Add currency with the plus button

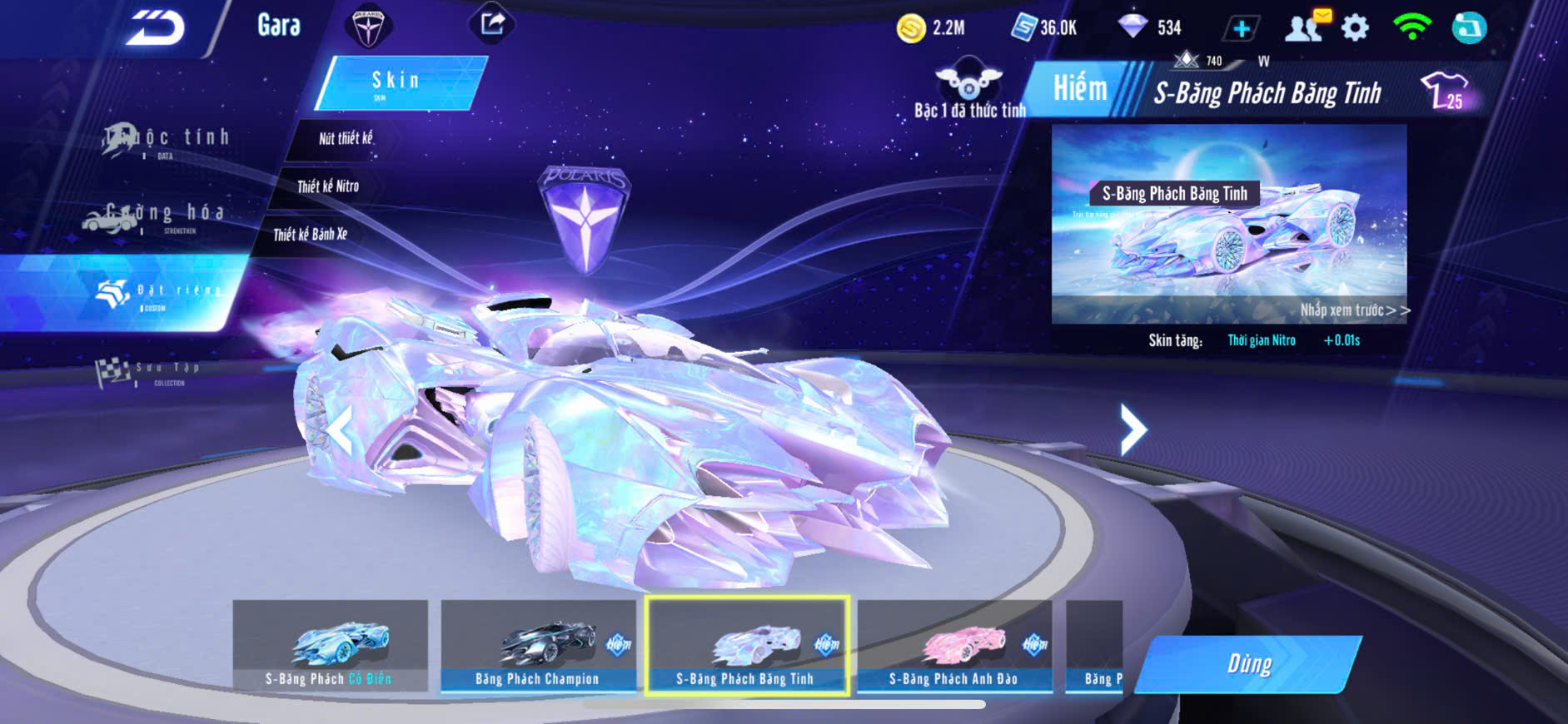coord(1241,29)
